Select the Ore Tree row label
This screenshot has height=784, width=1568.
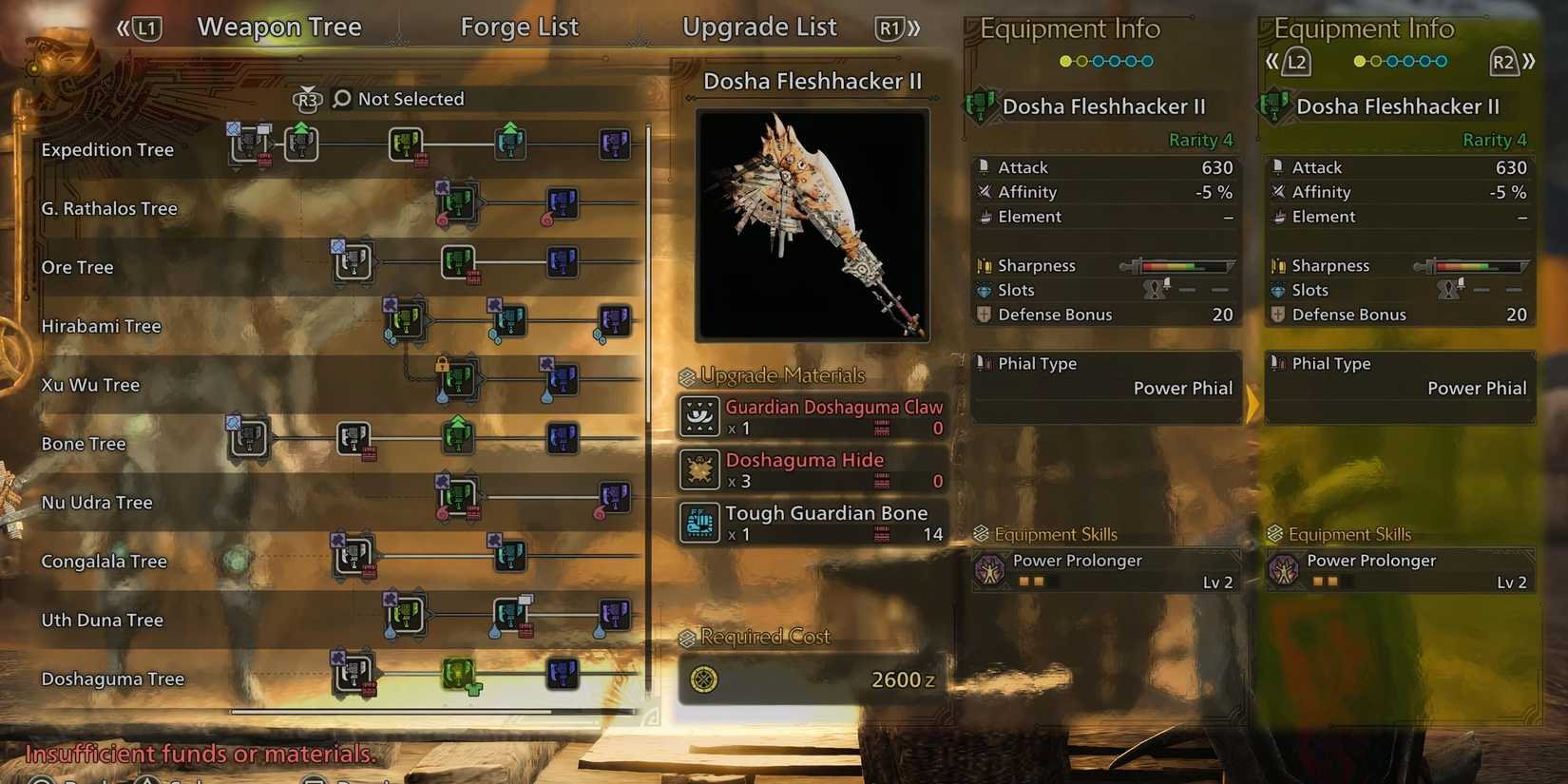77,268
